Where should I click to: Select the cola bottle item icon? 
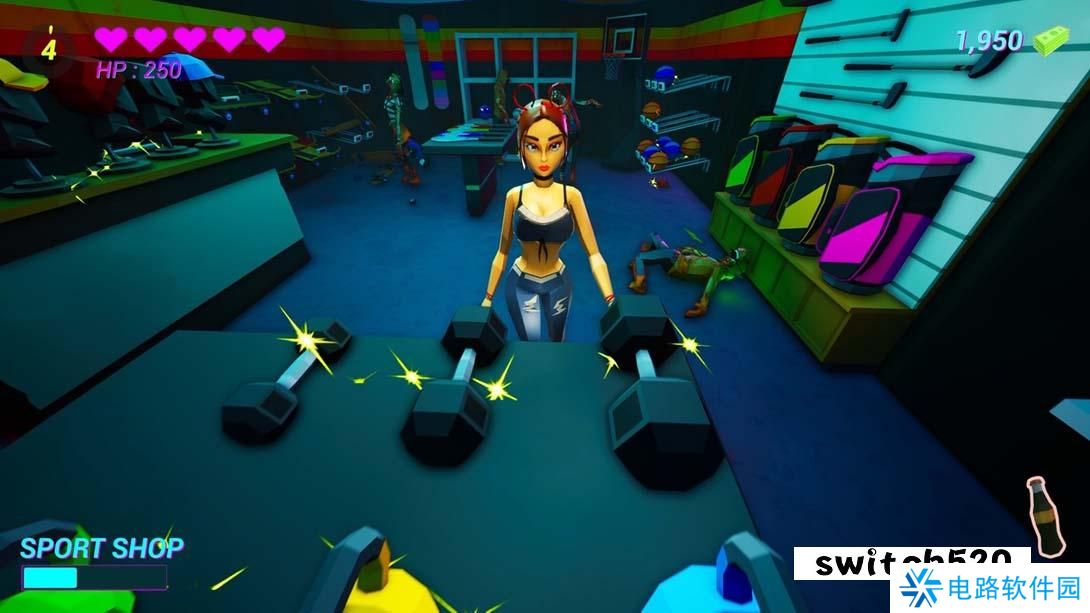point(1045,515)
